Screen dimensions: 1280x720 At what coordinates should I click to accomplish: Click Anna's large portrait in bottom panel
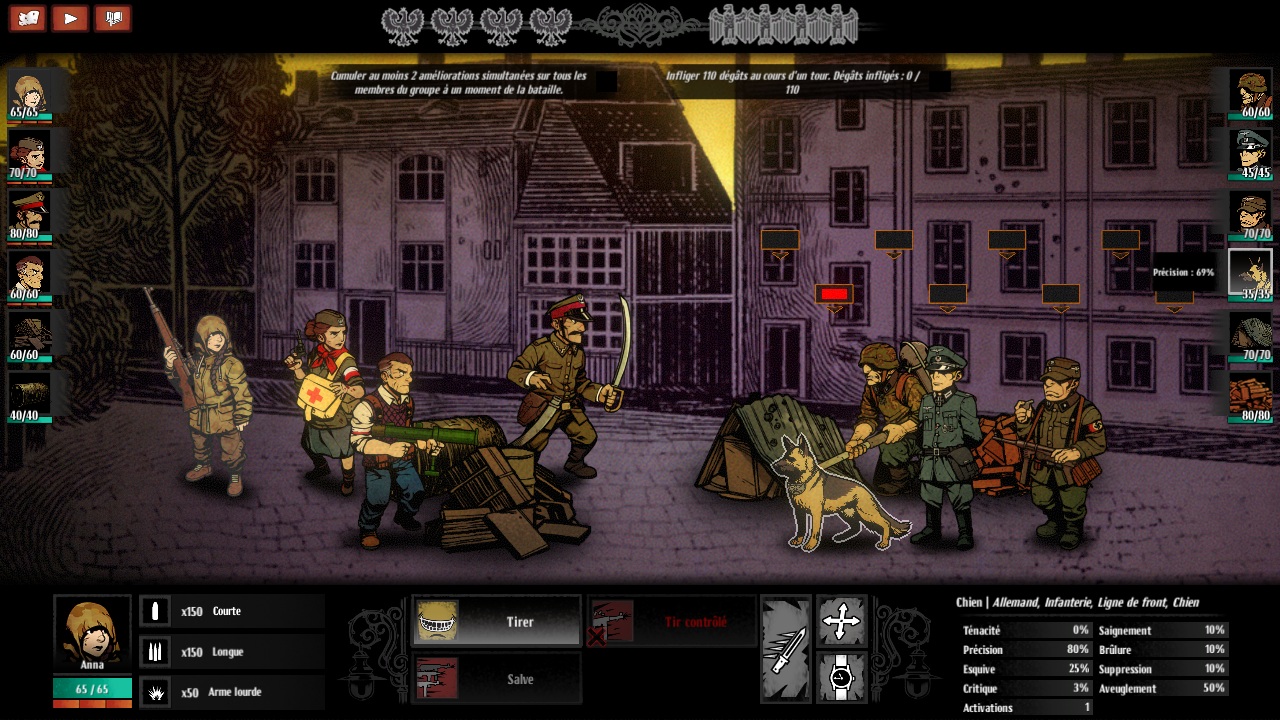[x=92, y=633]
